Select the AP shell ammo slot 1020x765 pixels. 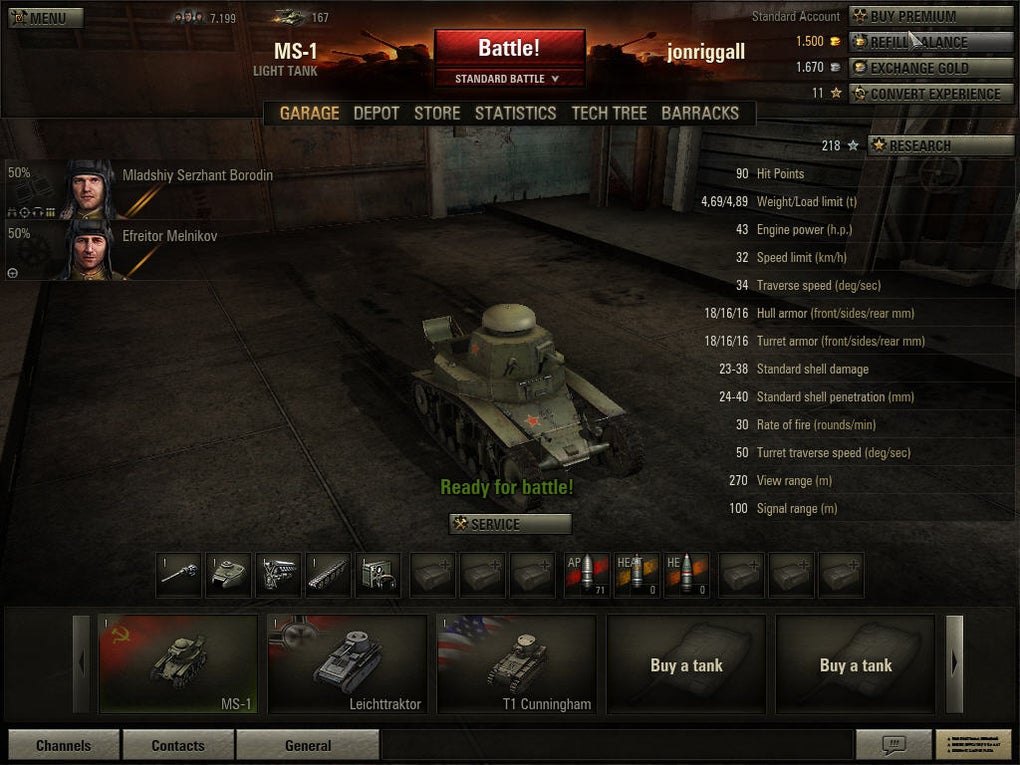(587, 575)
